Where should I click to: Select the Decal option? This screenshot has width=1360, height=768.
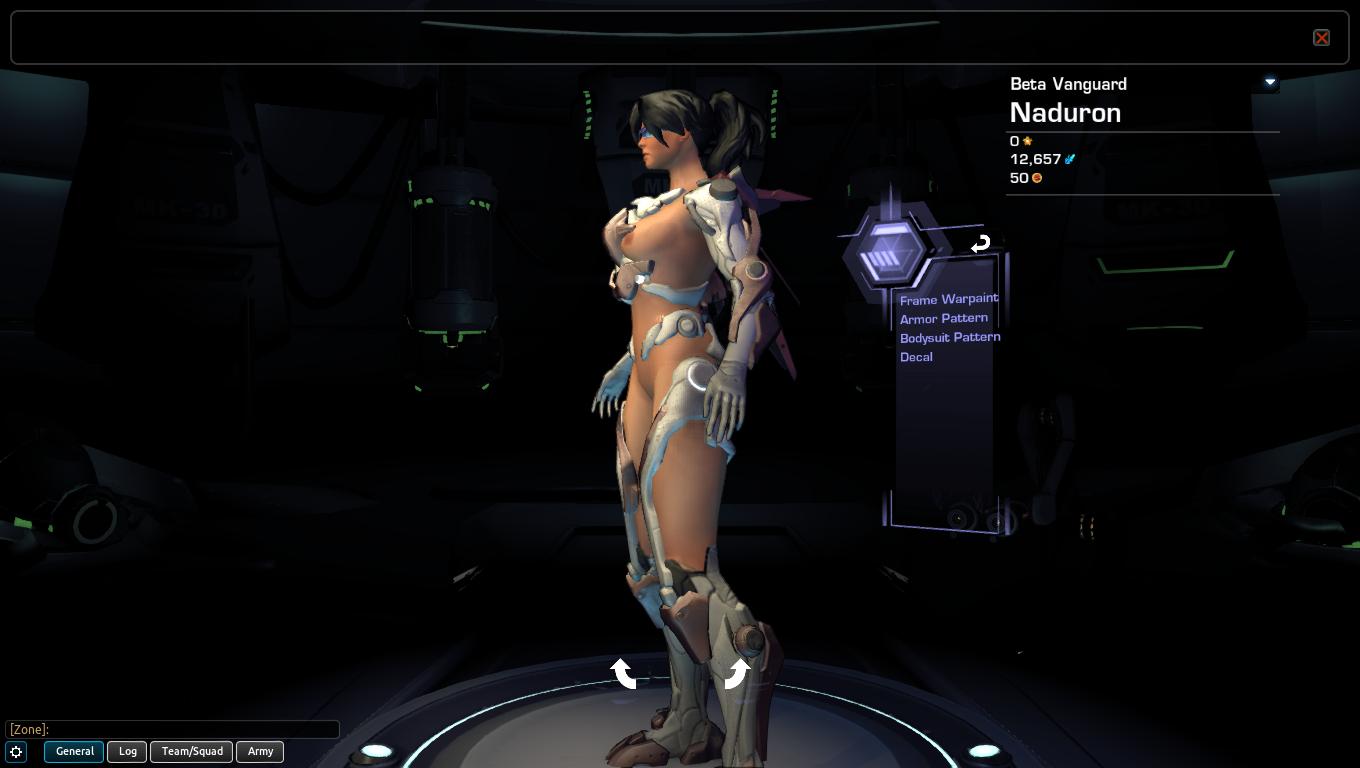916,357
